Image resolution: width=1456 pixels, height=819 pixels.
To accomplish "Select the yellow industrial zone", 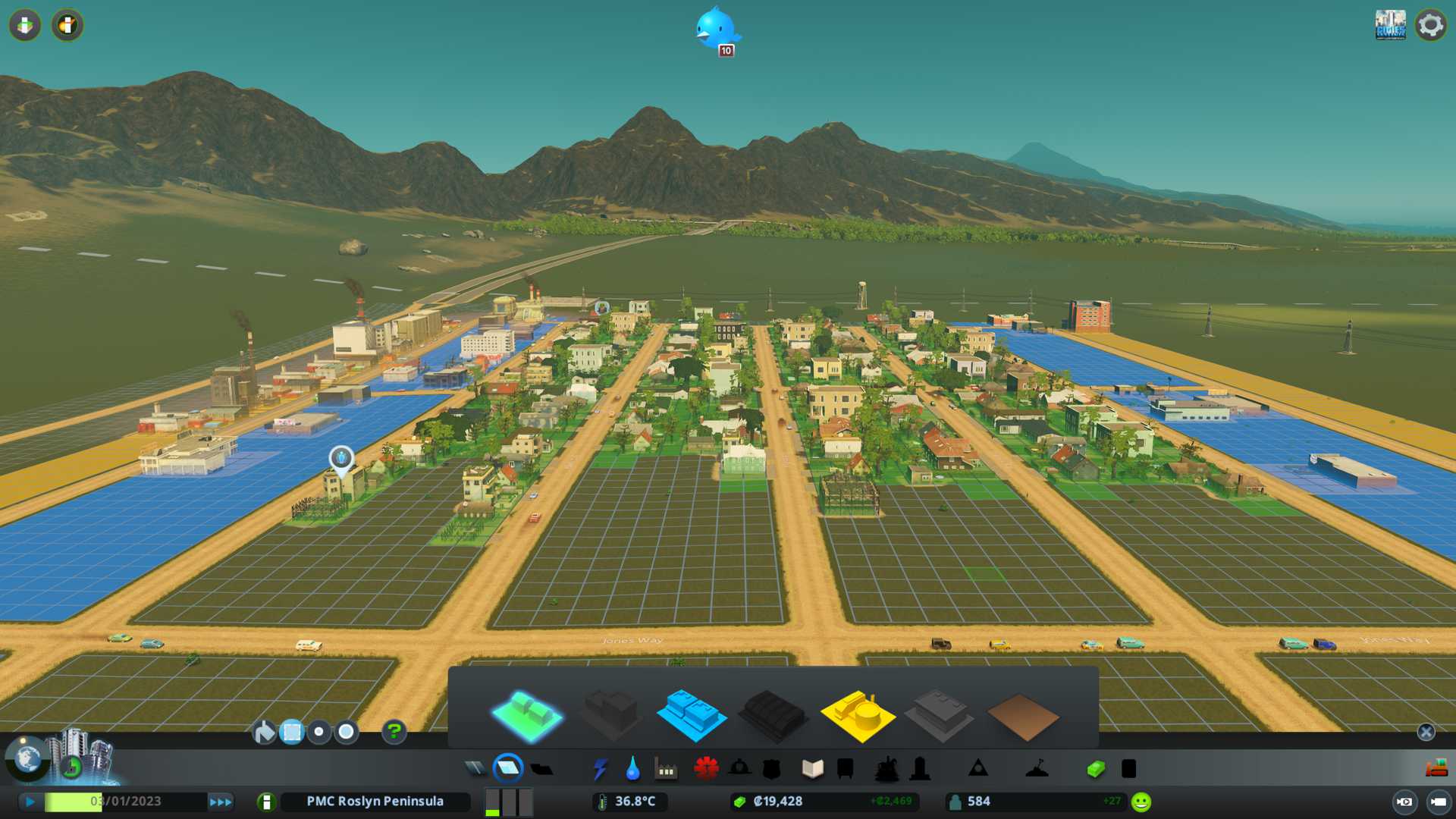I will coord(857,714).
